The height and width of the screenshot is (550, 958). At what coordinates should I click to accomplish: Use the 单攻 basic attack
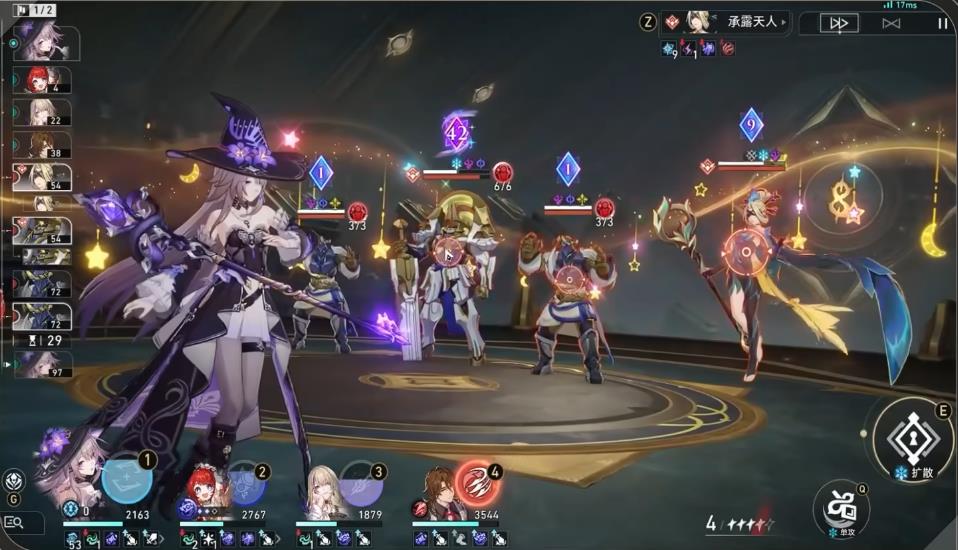838,504
